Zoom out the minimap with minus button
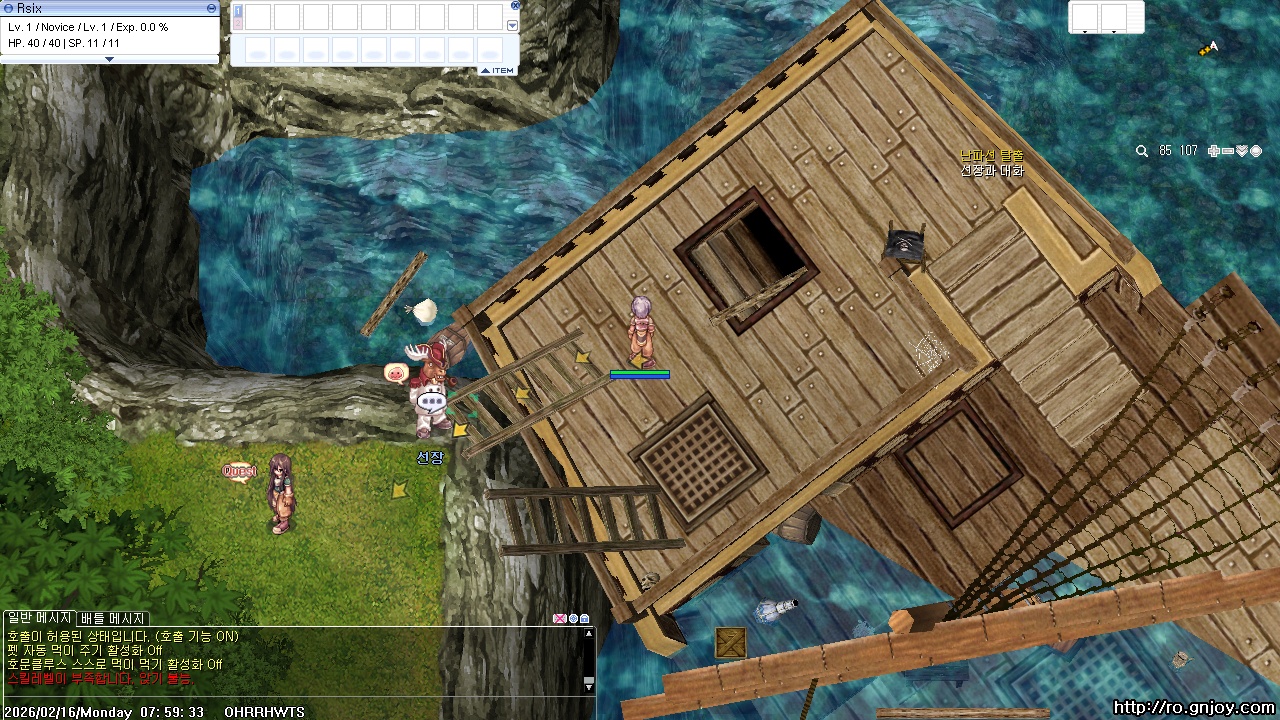1280x720 pixels. click(1228, 151)
